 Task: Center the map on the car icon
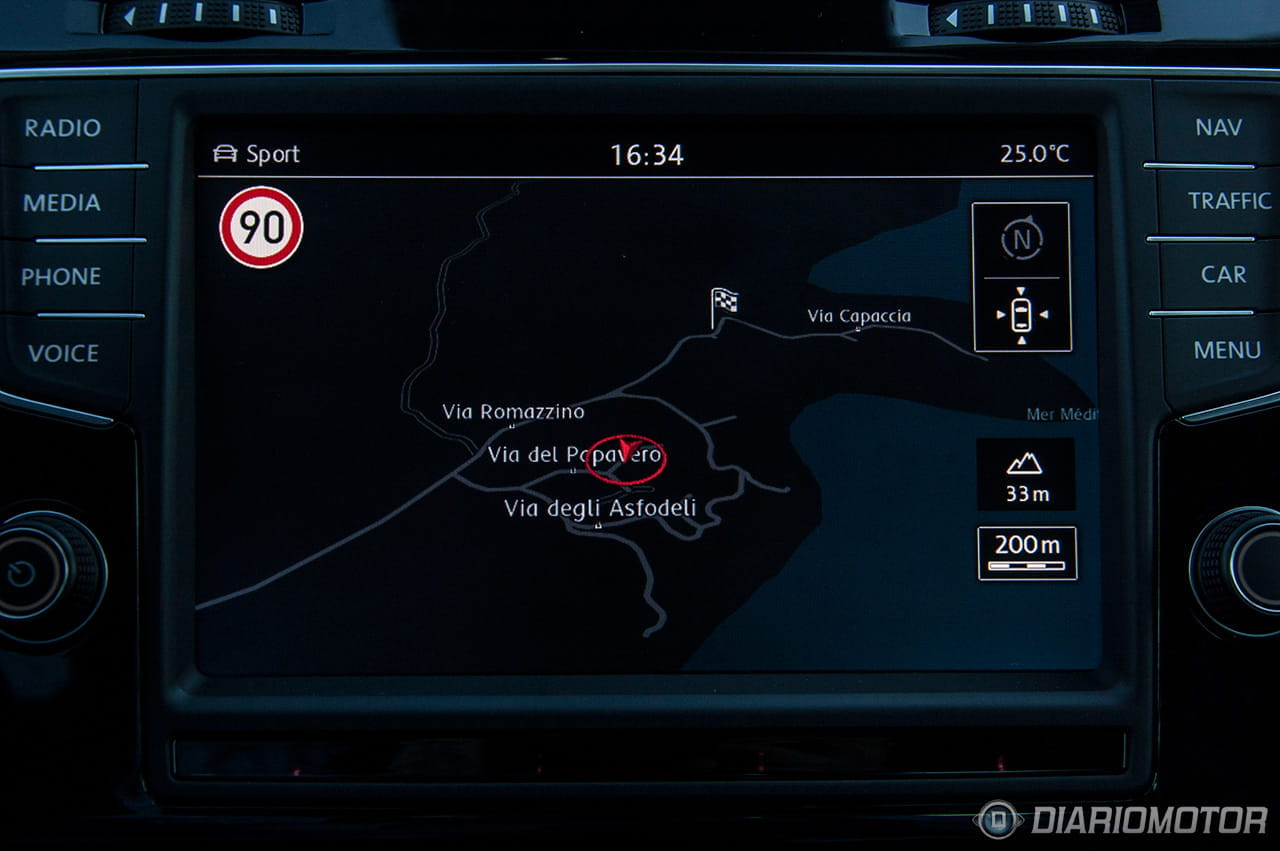pyautogui.click(x=1021, y=315)
